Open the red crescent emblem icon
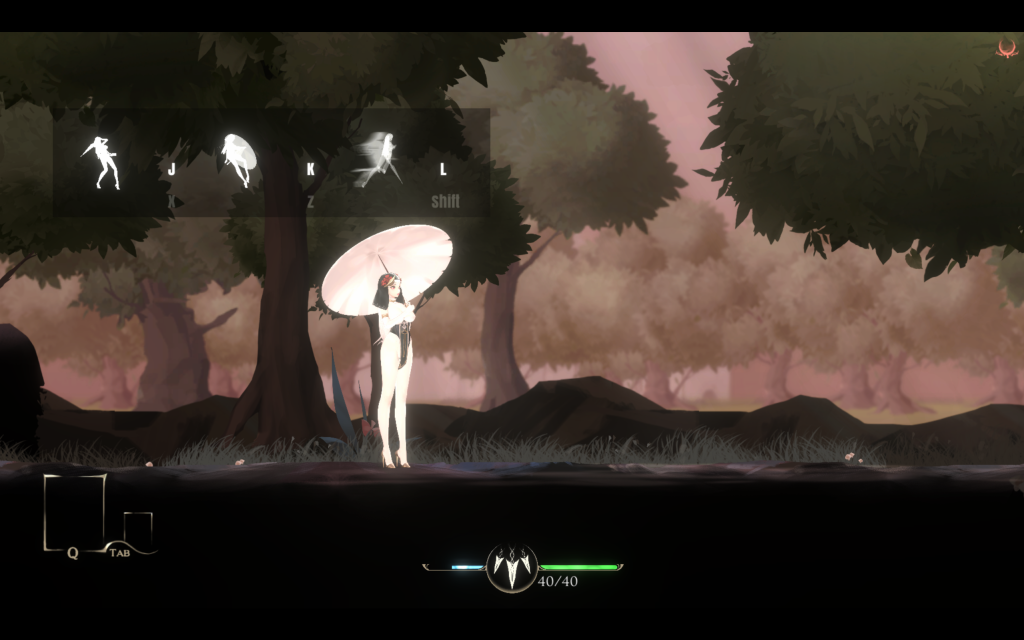The width and height of the screenshot is (1024, 640). [1006, 47]
